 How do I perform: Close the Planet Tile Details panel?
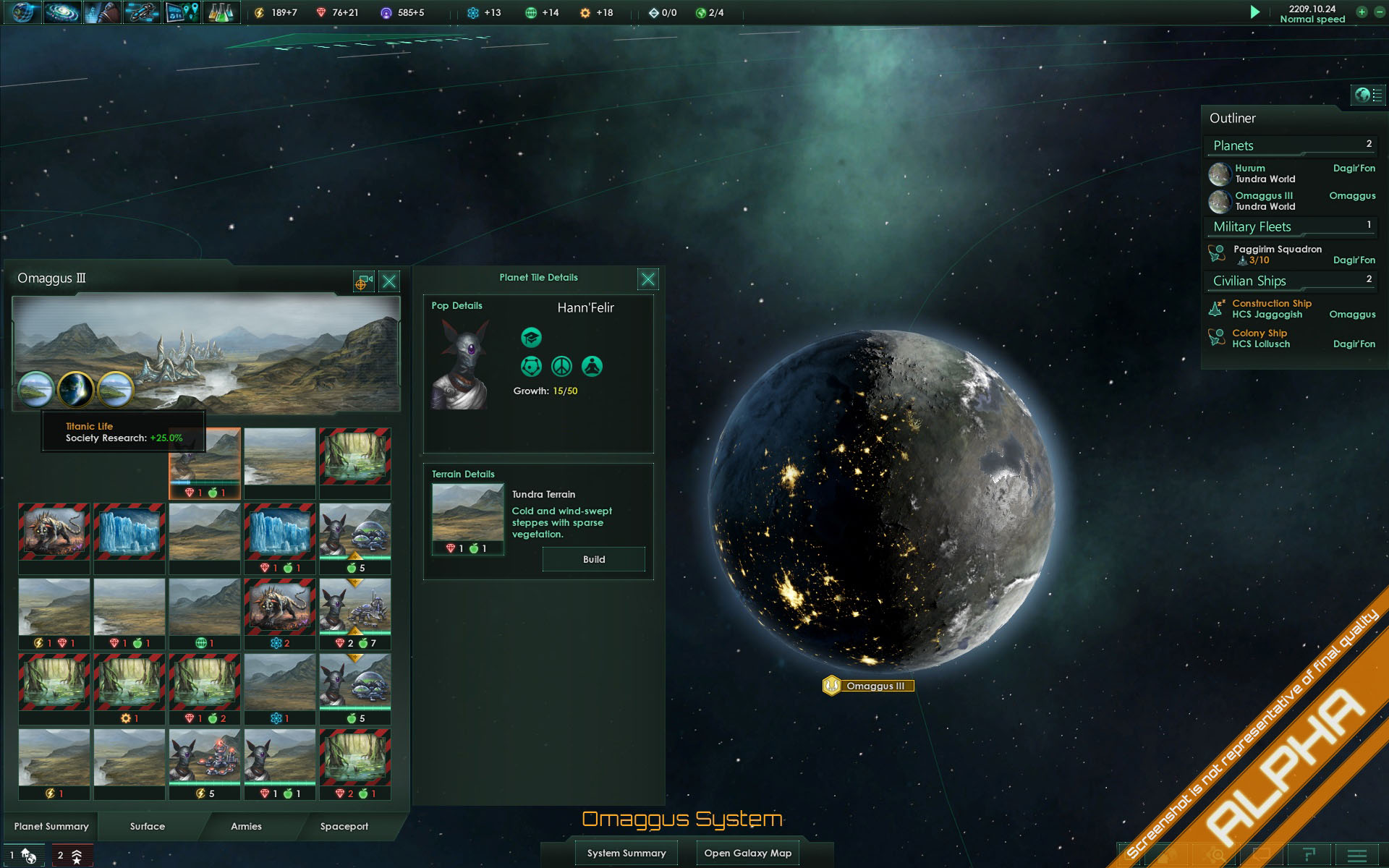[648, 279]
